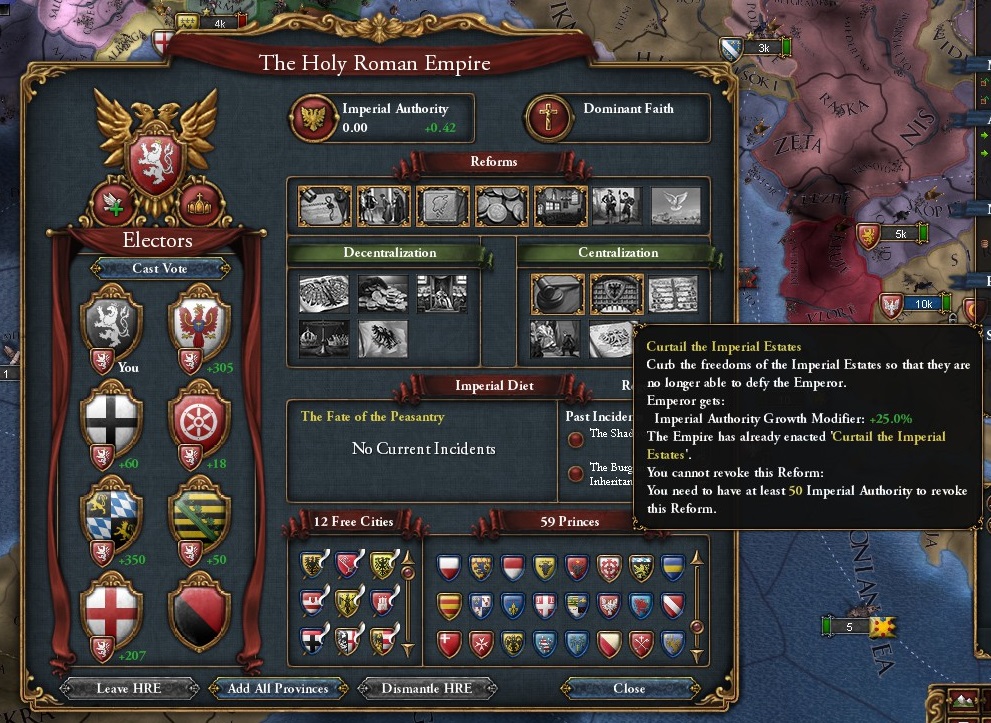The image size is (991, 723).
Task: Select the crowns on scales decentralization reform
Action: 324,338
